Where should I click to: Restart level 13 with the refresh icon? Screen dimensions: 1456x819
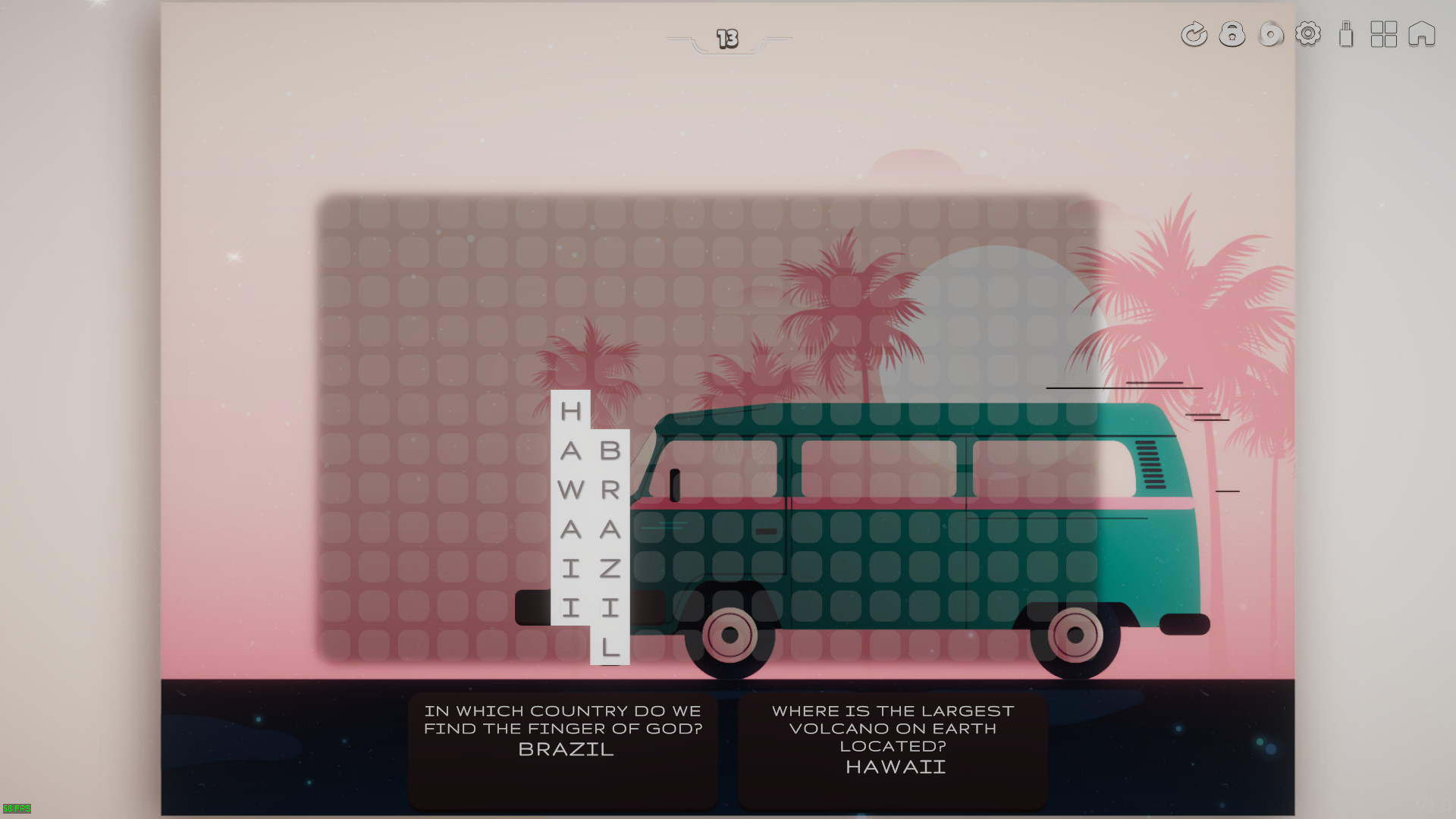click(x=1193, y=34)
